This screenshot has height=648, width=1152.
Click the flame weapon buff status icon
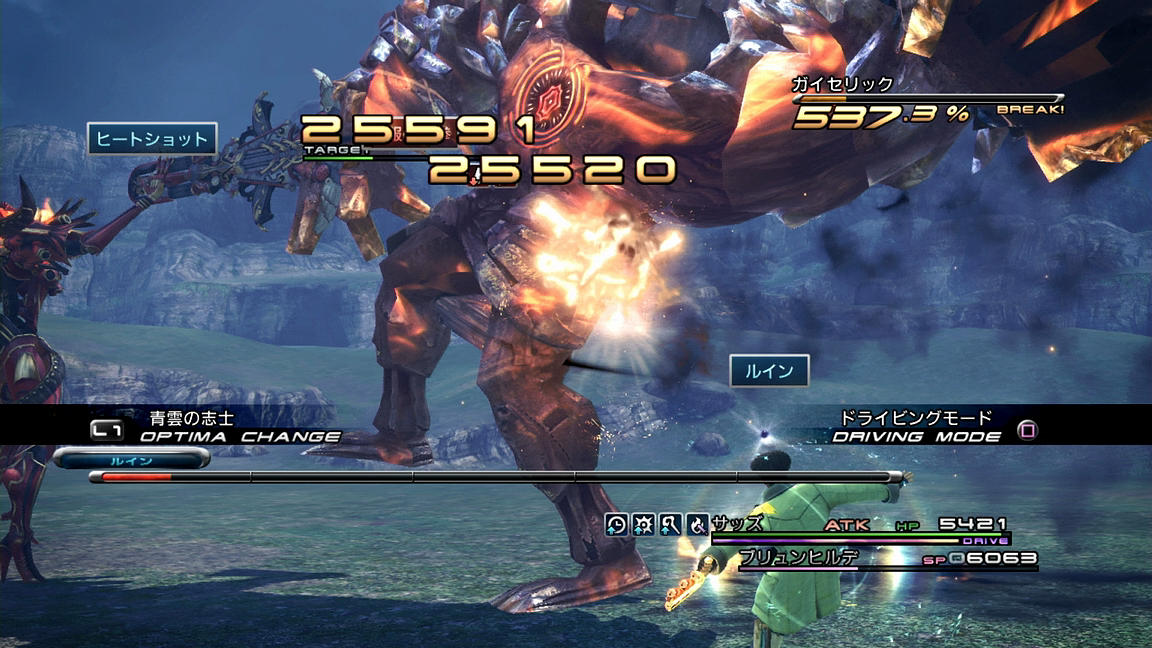(x=698, y=524)
